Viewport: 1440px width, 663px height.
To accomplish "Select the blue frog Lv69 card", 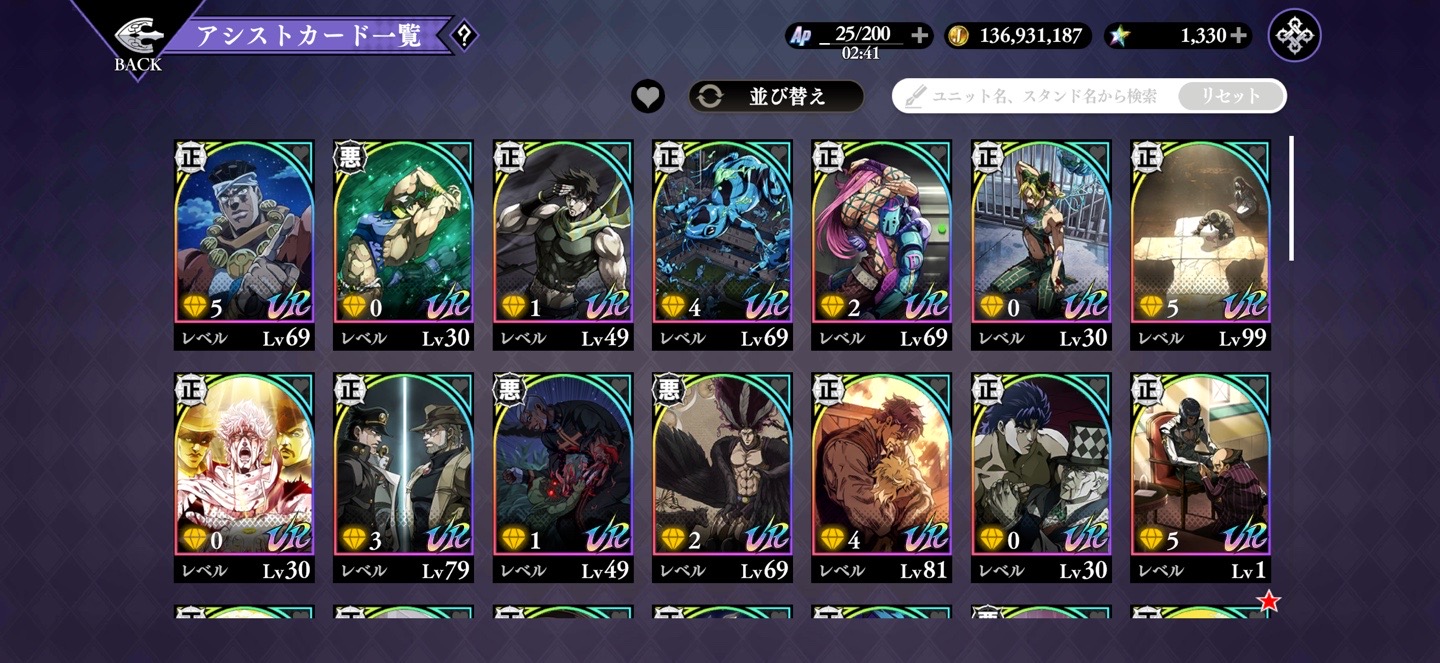I will [x=722, y=240].
